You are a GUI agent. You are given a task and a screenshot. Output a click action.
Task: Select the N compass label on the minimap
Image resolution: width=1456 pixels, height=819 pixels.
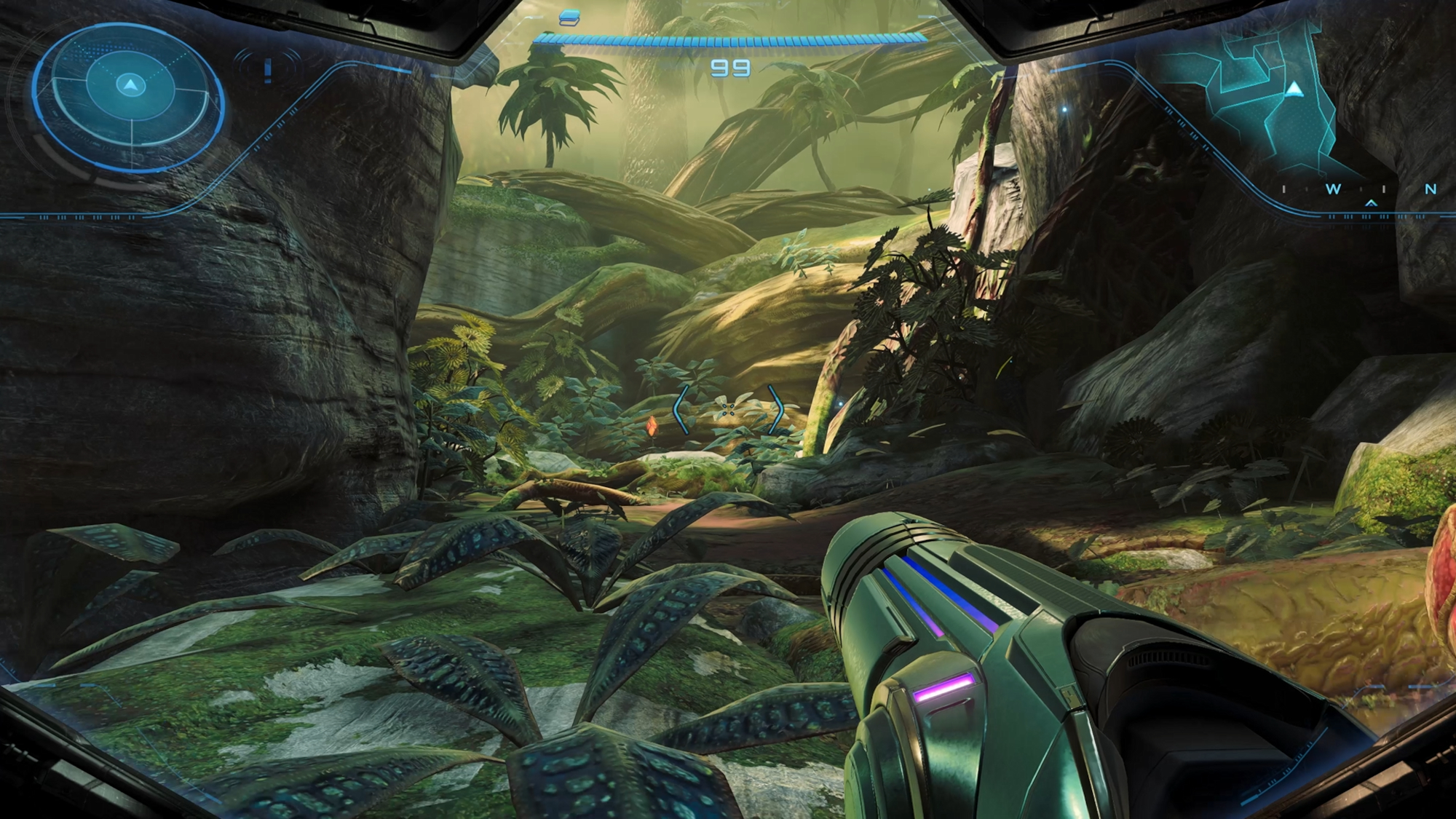1429,190
